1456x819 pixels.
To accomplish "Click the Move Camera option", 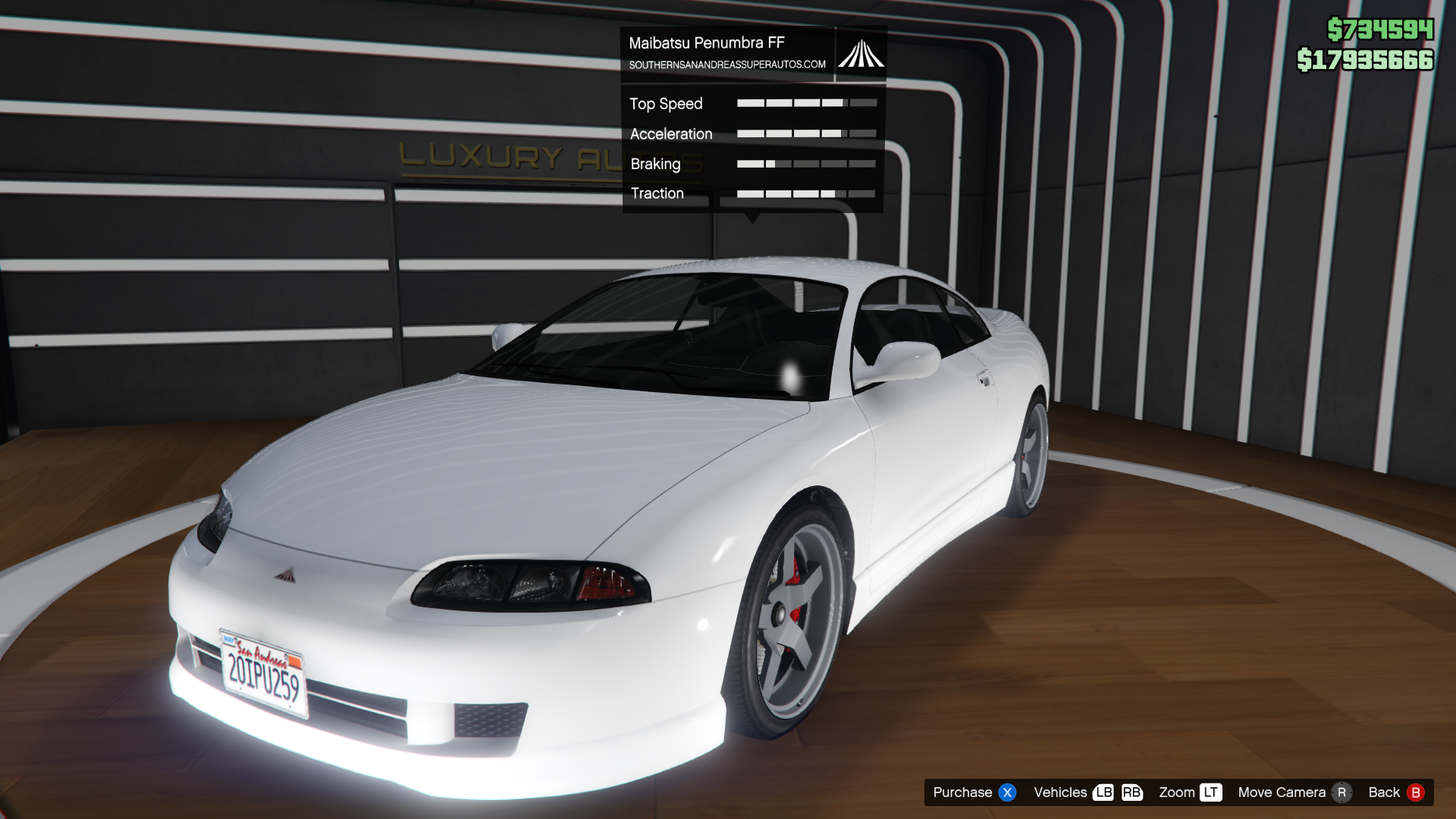I will coord(1294,792).
